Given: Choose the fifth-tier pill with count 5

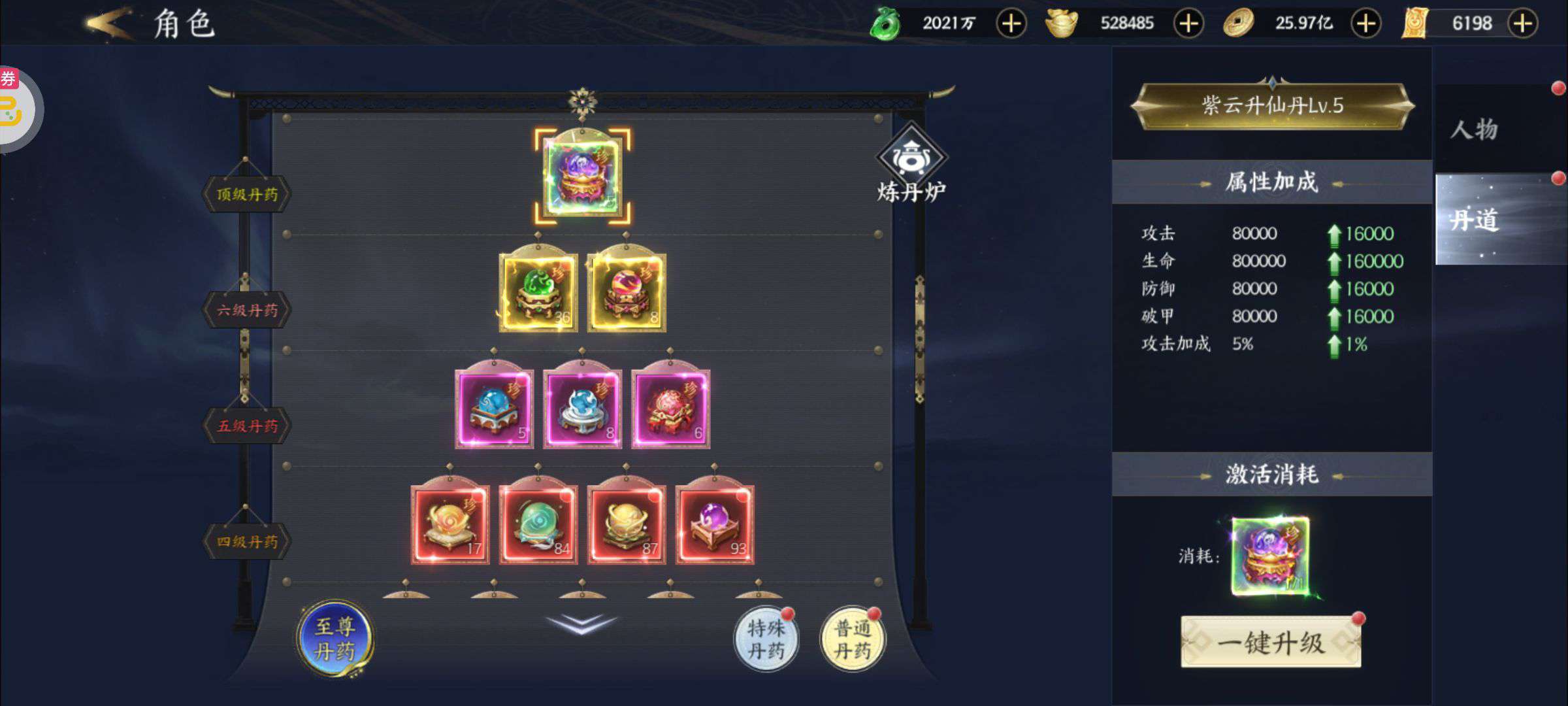Looking at the screenshot, I should tap(494, 409).
